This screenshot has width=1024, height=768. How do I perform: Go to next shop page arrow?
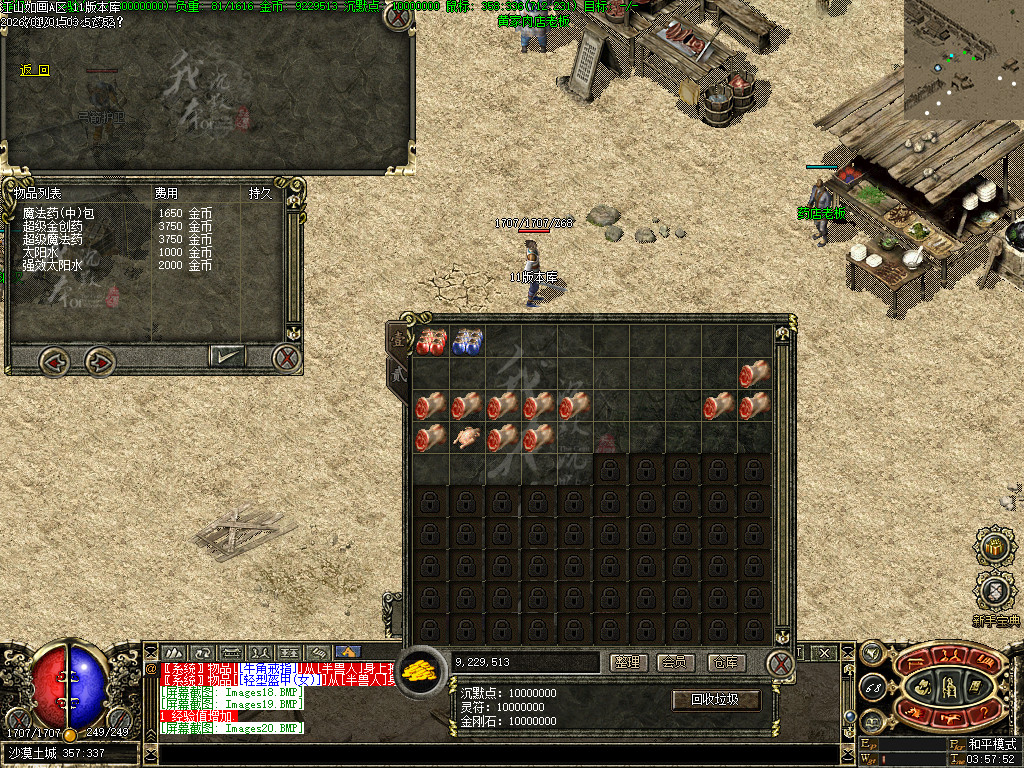coord(99,358)
